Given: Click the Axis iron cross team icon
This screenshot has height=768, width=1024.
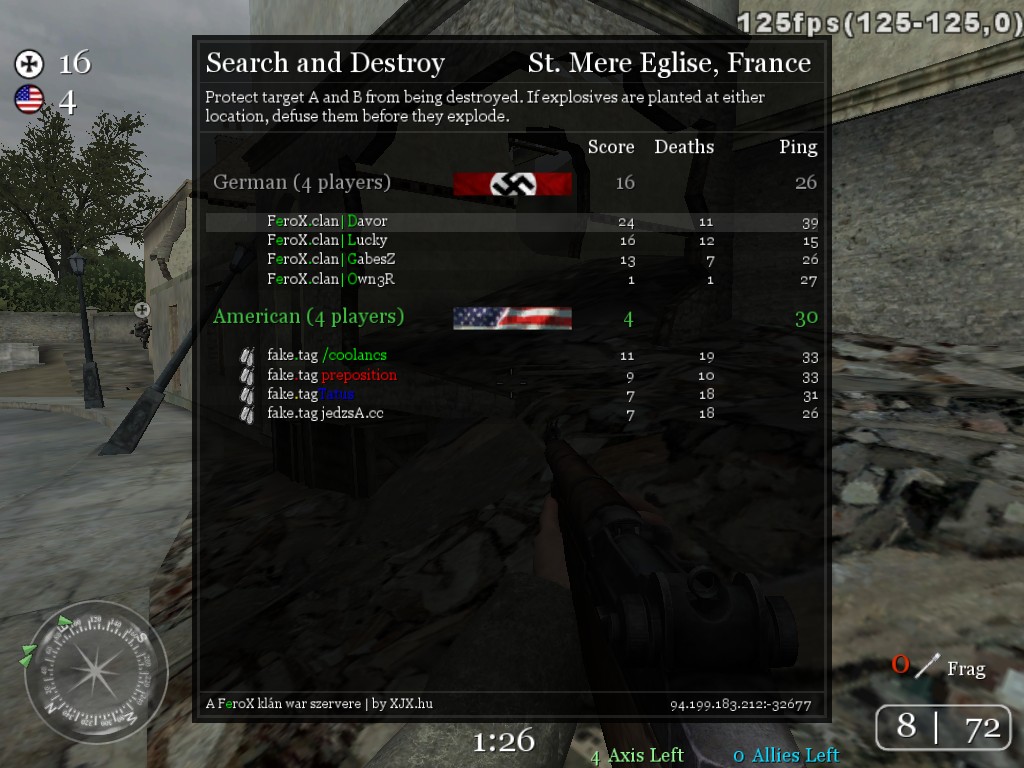Looking at the screenshot, I should [29, 64].
